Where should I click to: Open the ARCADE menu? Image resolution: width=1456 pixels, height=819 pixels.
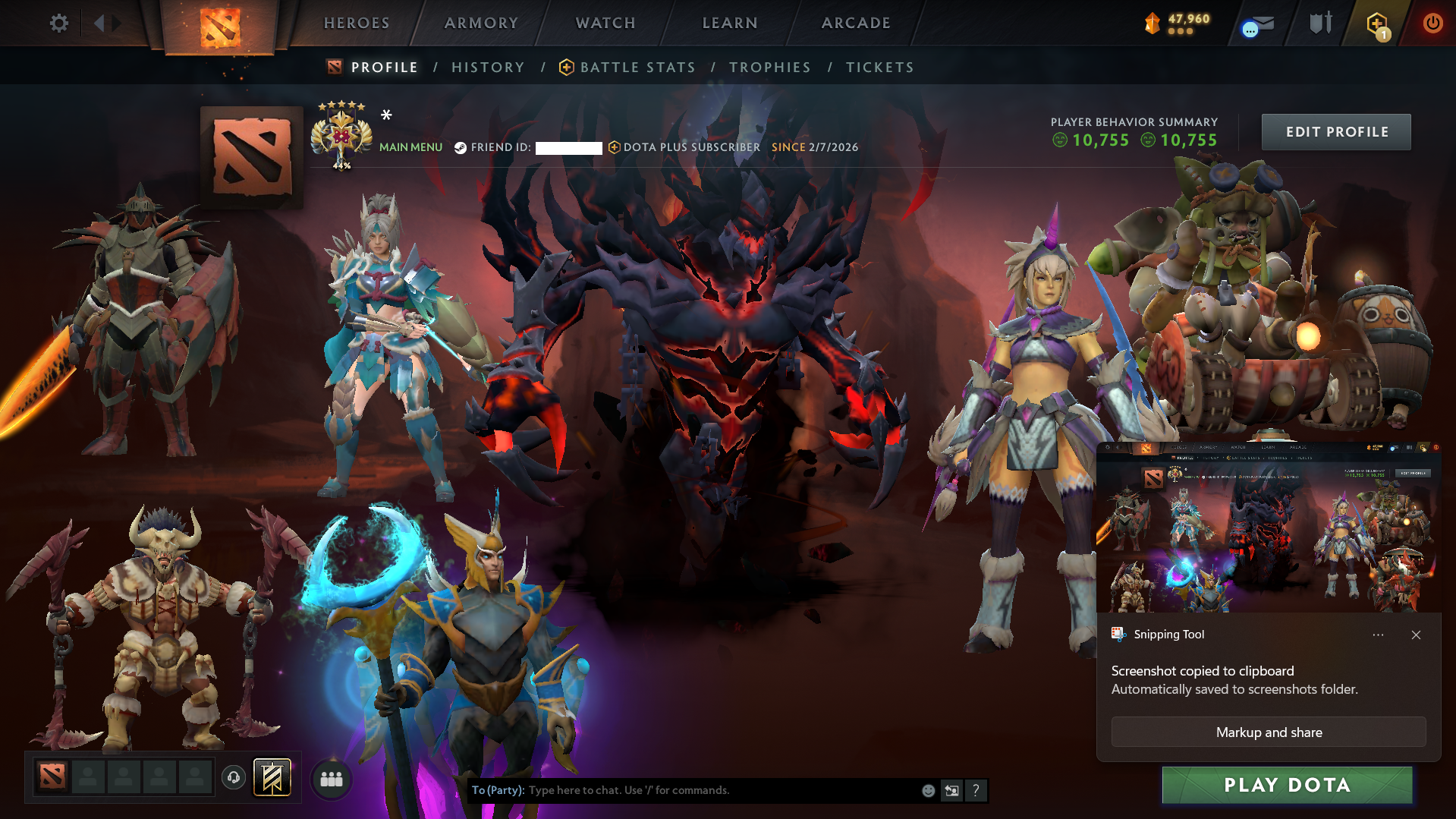pyautogui.click(x=856, y=23)
